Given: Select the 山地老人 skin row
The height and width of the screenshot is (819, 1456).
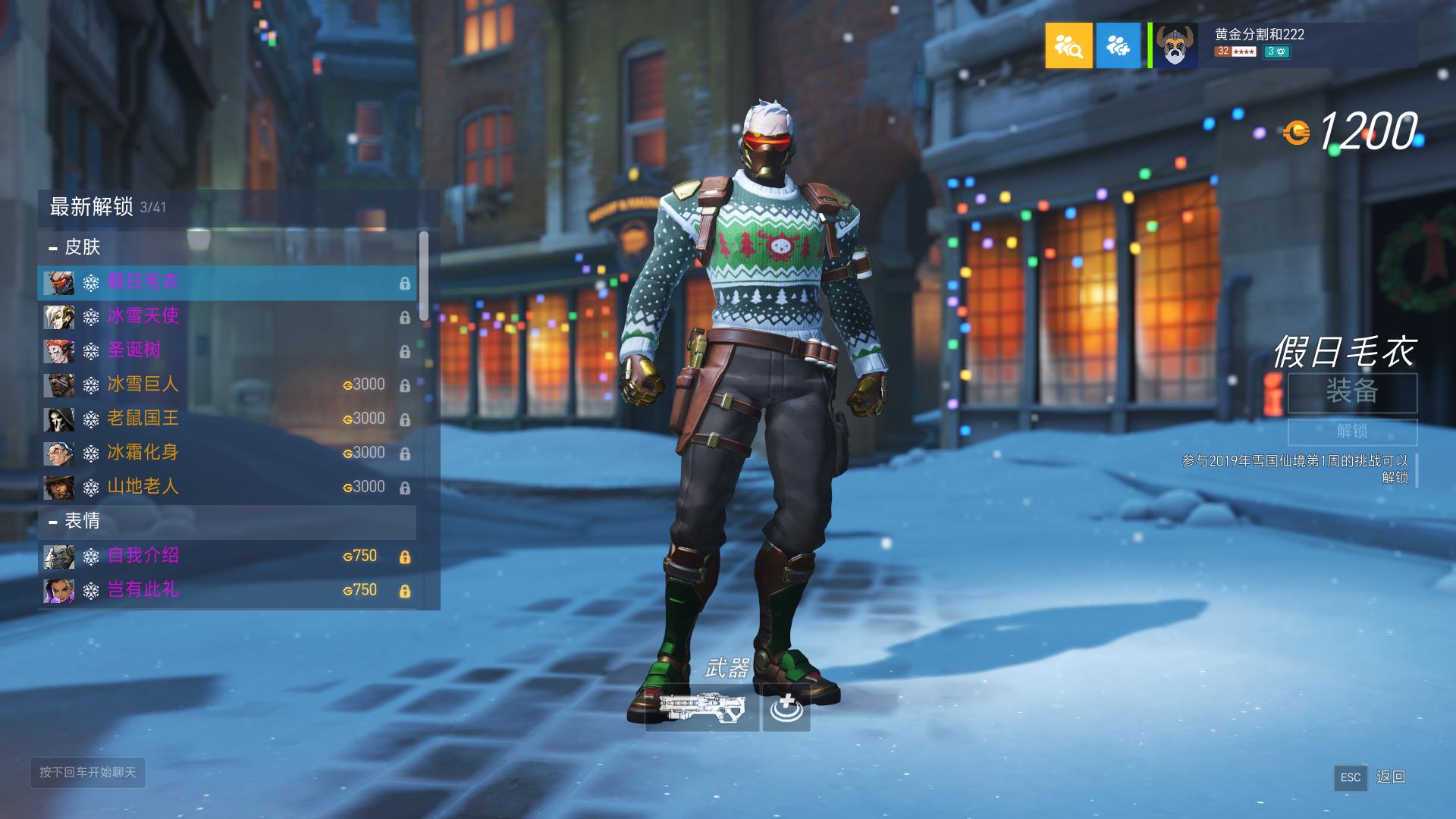Looking at the screenshot, I should point(227,488).
